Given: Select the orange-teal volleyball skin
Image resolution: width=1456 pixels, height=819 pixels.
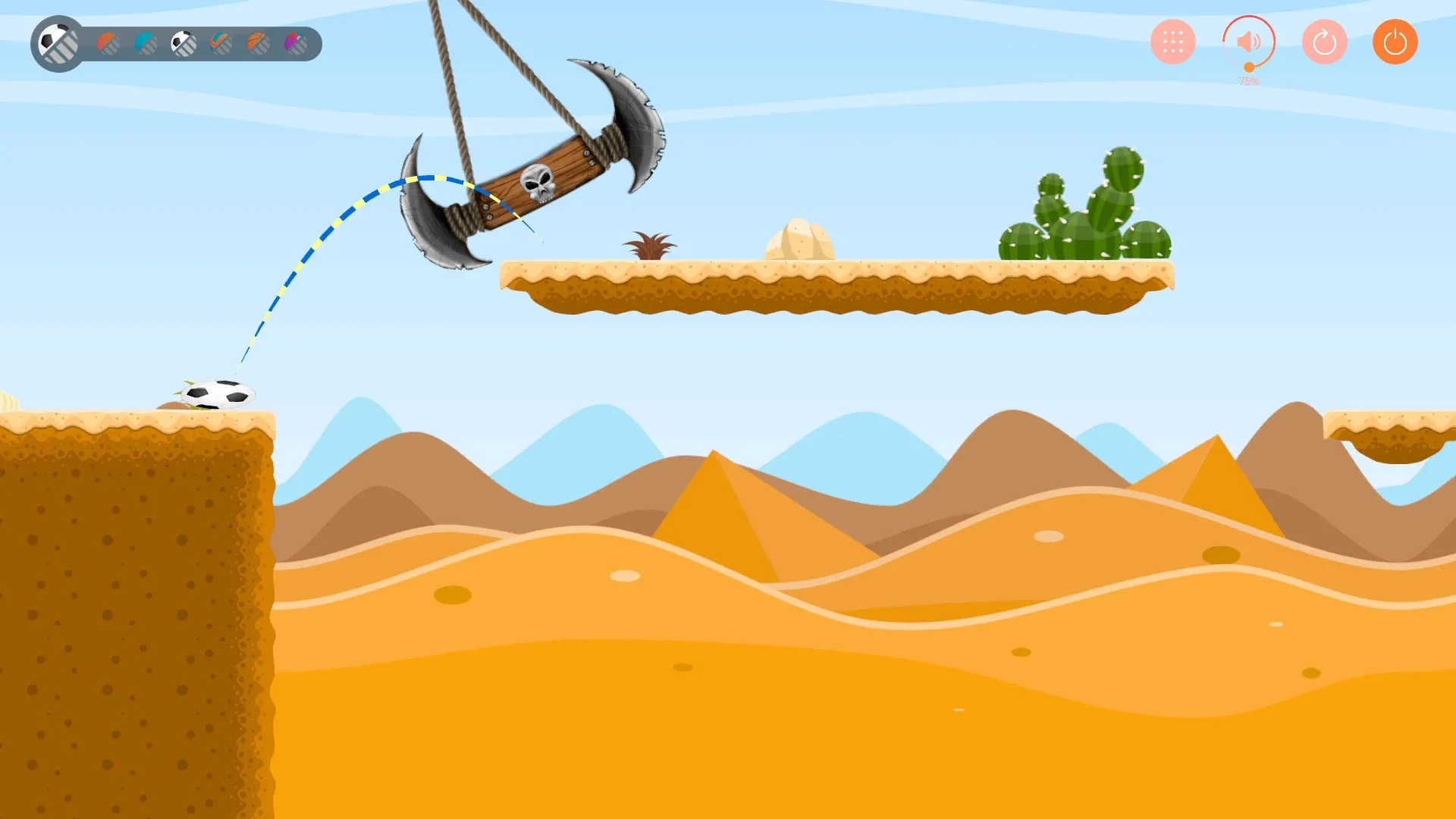Looking at the screenshot, I should click(219, 43).
